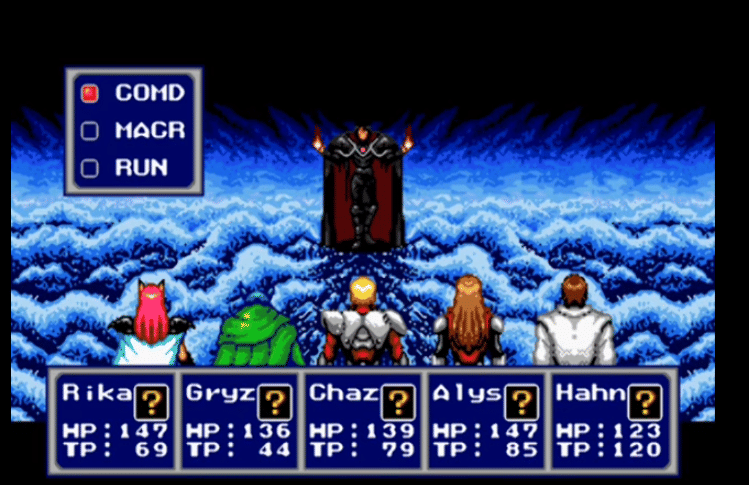The width and height of the screenshot is (749, 485).
Task: Click Chaz's question mark action icon
Action: pos(398,402)
